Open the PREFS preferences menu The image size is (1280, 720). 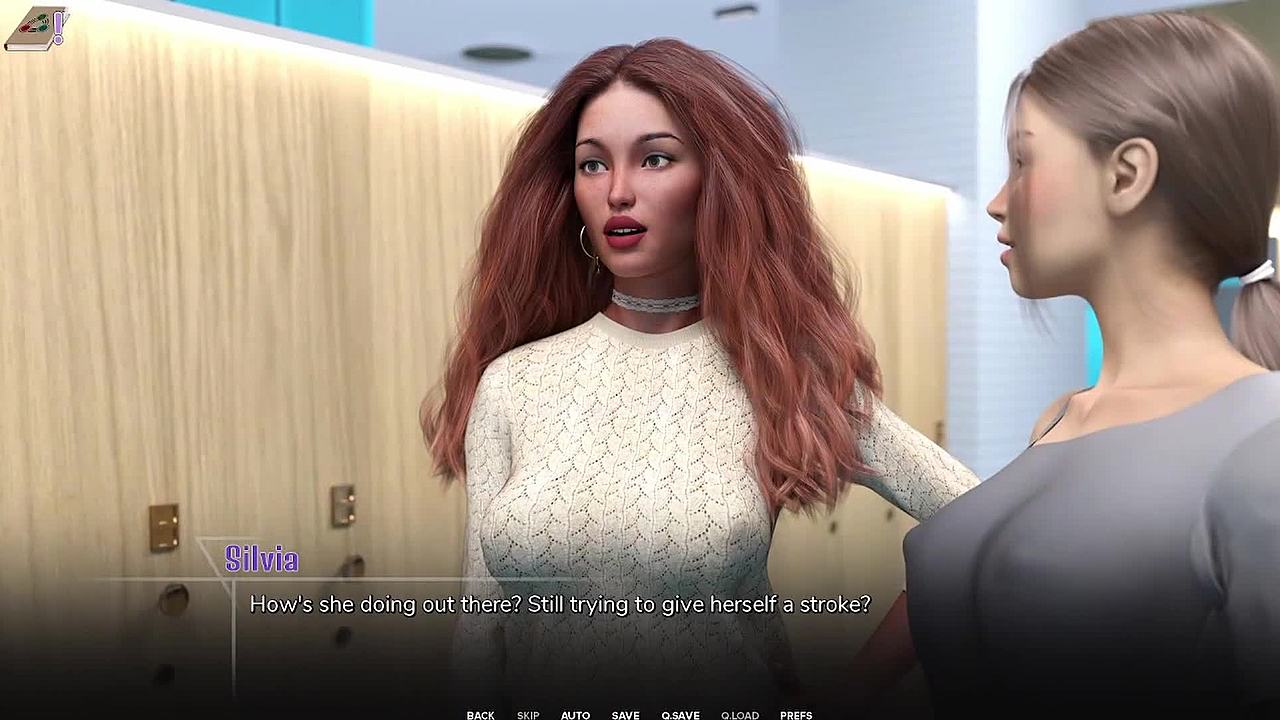click(x=796, y=715)
